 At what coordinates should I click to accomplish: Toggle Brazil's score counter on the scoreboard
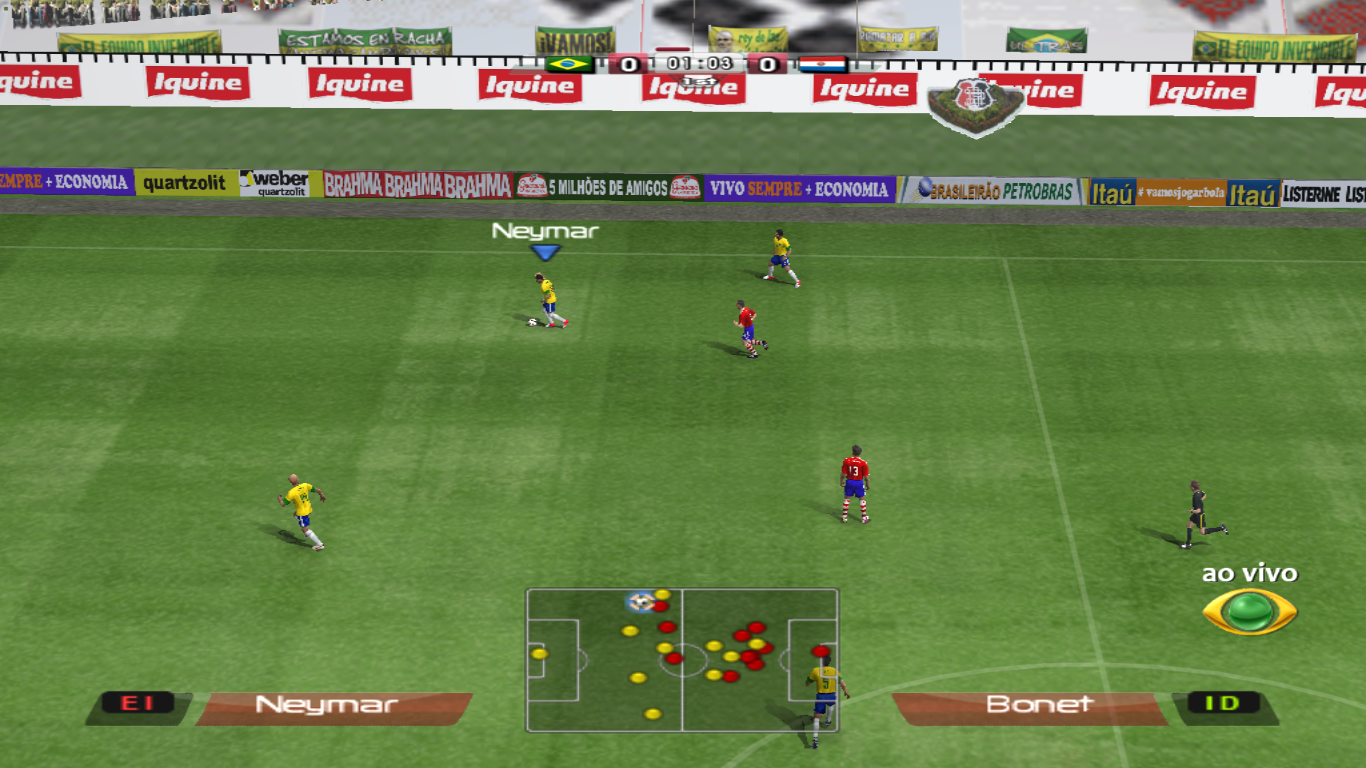[627, 64]
